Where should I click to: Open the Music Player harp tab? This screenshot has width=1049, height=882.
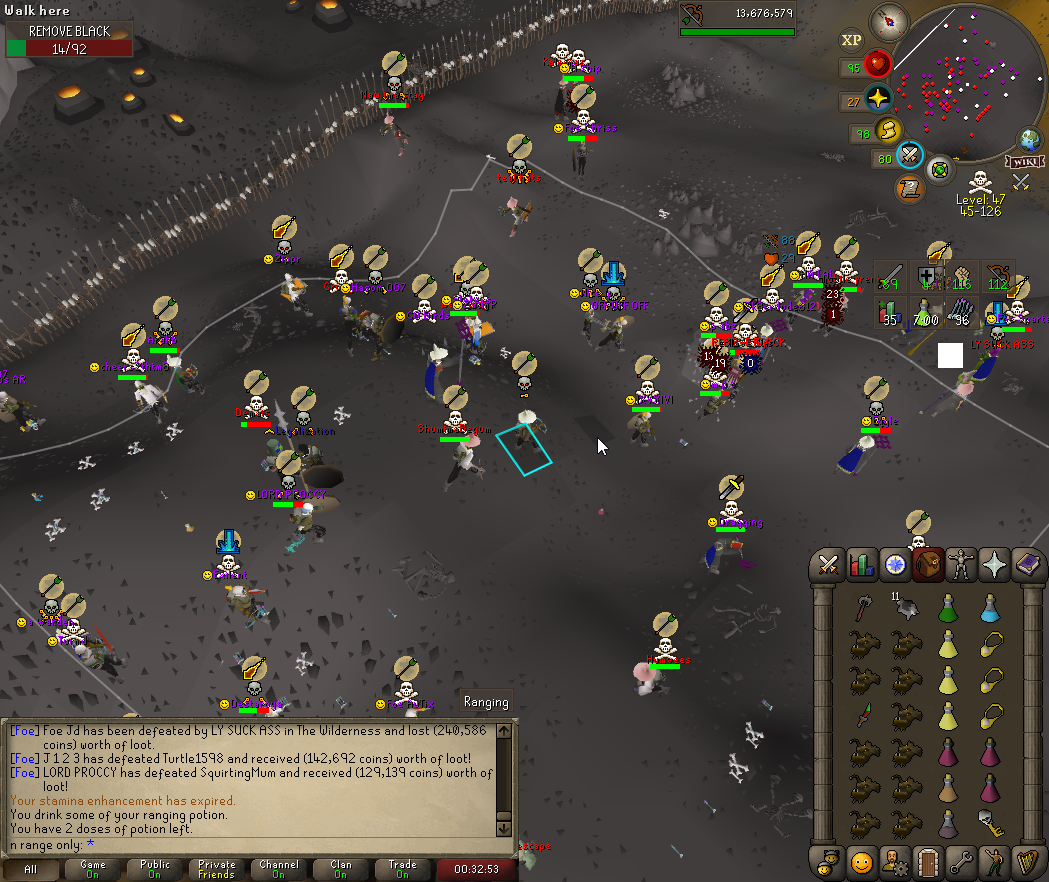(x=1026, y=860)
